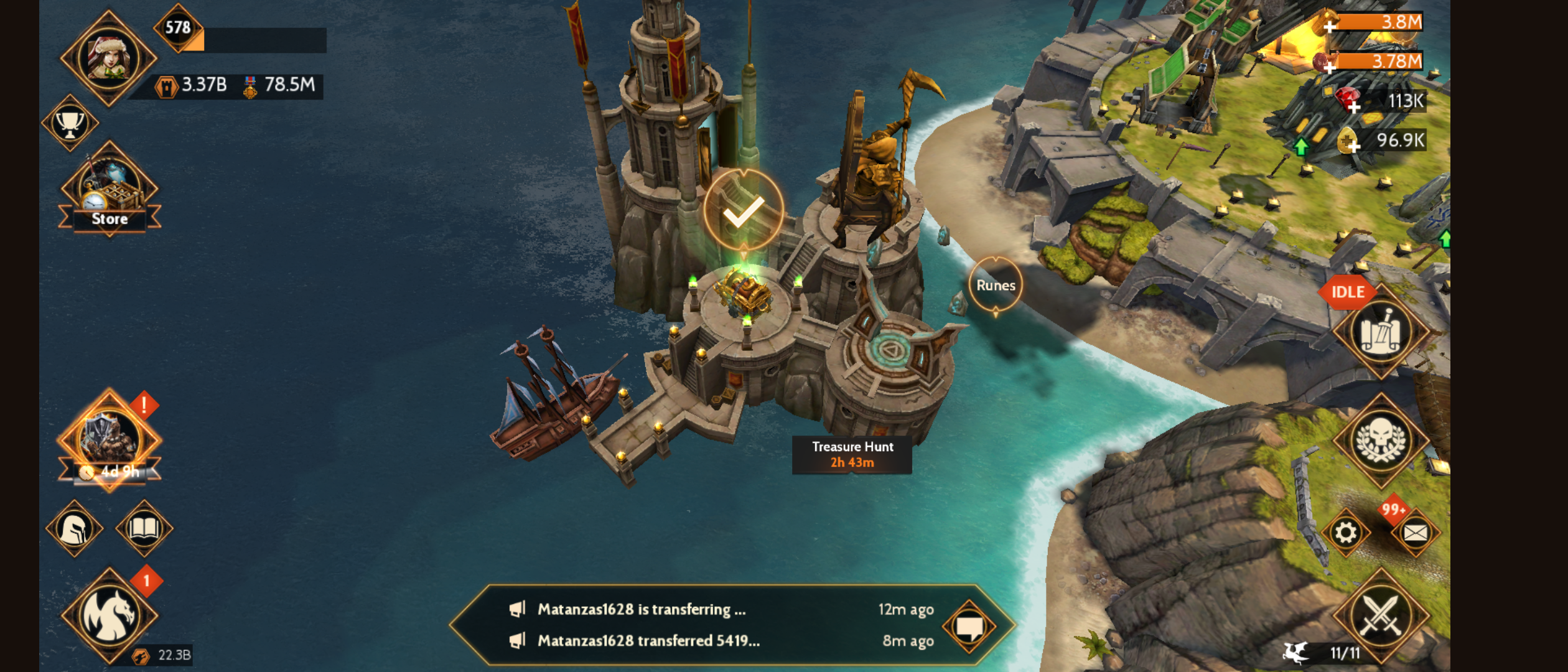Open the open-book journal icon

click(x=144, y=529)
